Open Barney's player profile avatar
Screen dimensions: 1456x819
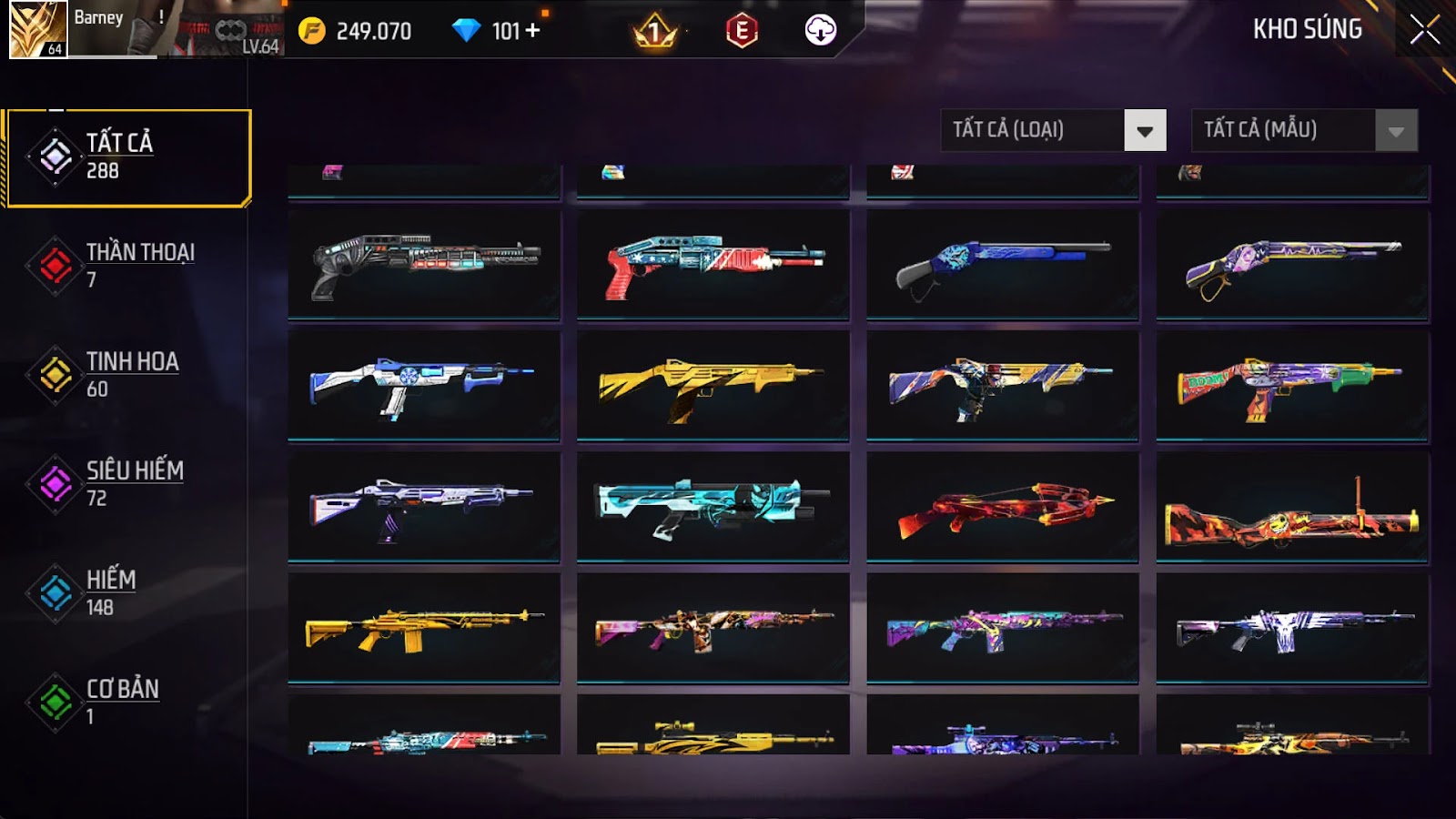[37, 29]
